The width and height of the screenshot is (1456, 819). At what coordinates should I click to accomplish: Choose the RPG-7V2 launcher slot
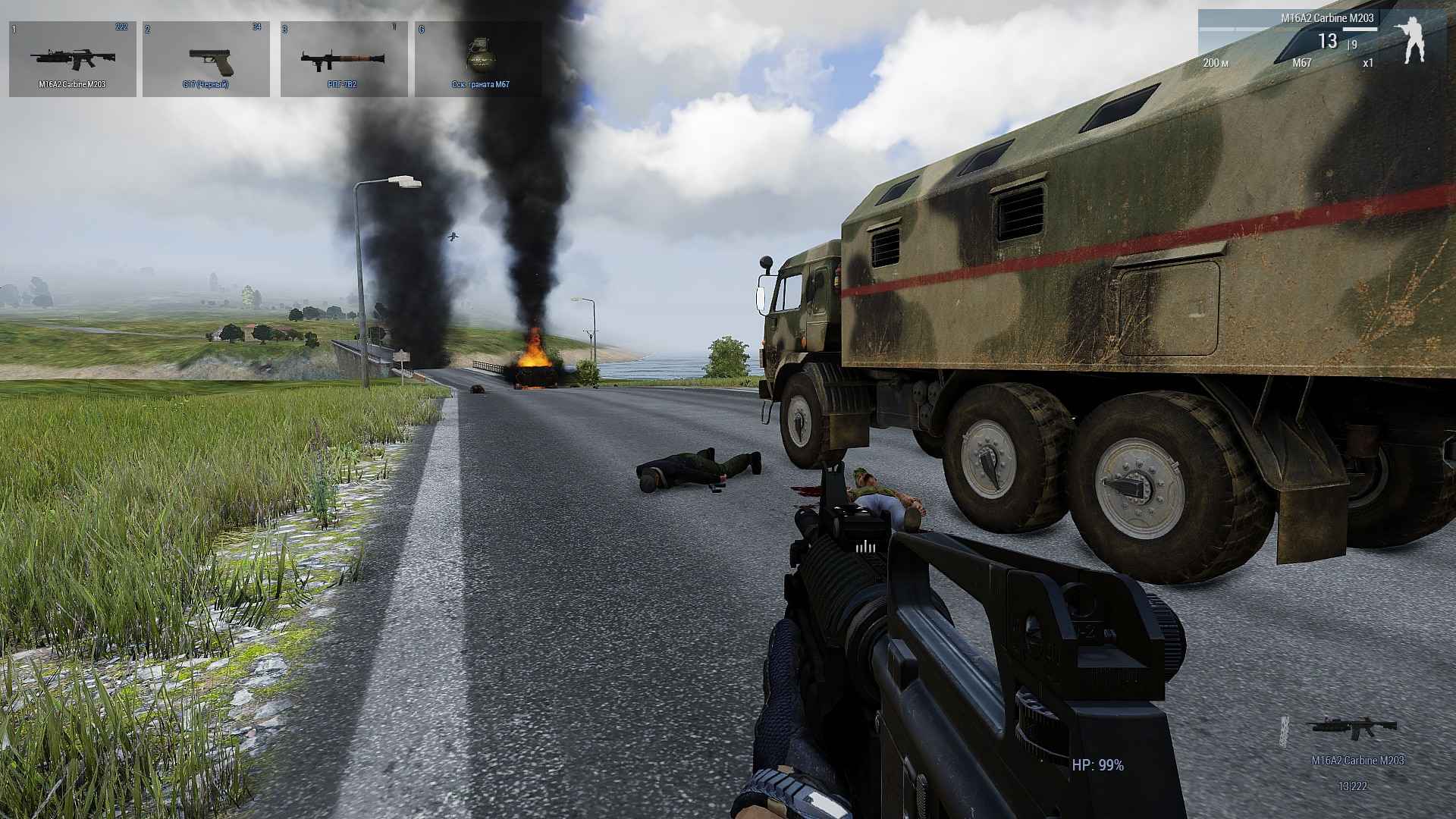[x=344, y=59]
